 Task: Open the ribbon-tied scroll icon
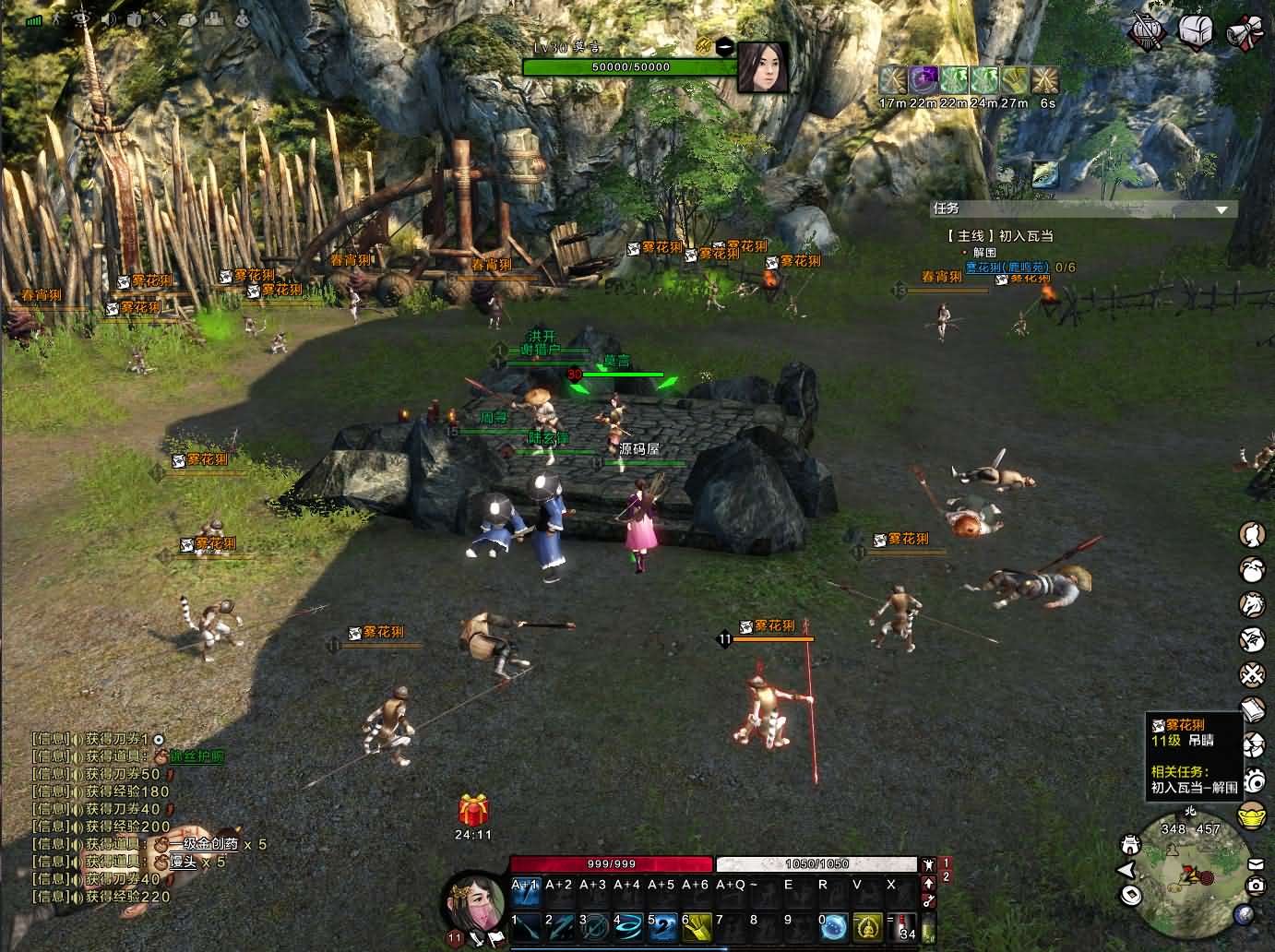[x=1244, y=33]
